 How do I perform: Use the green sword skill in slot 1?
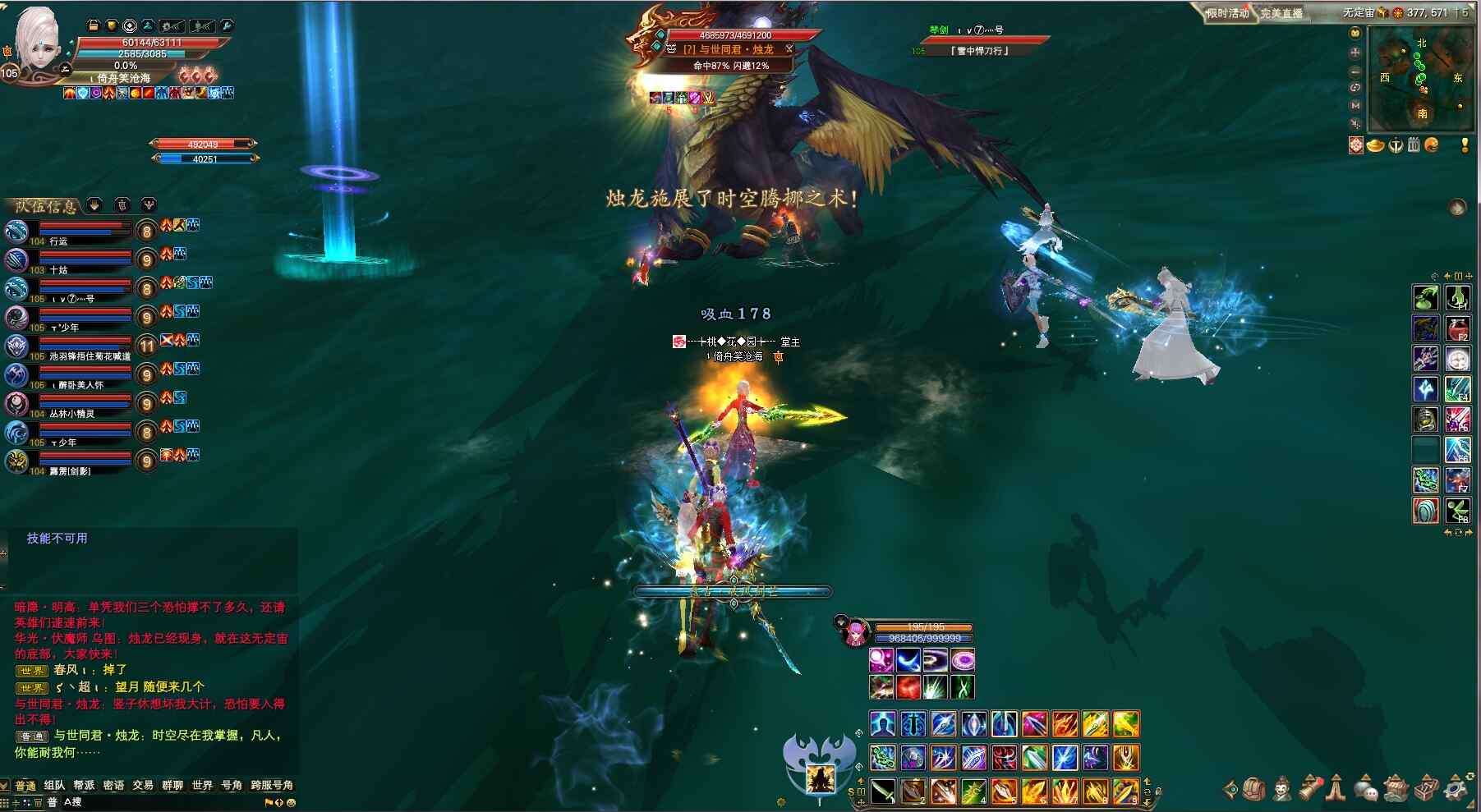click(x=884, y=791)
